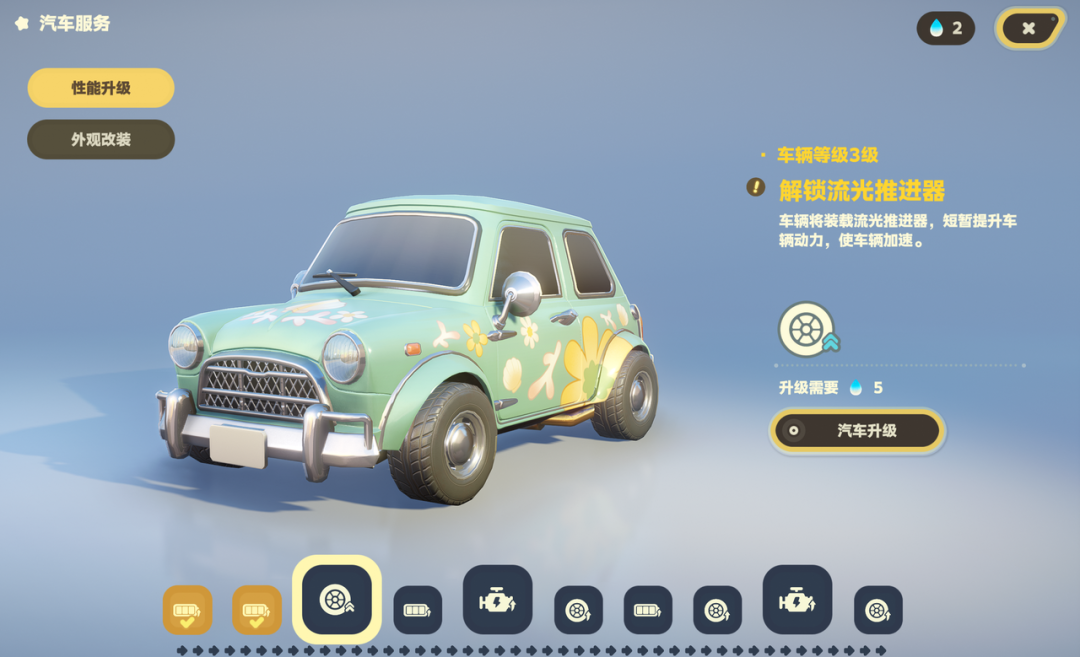Switch to the 性能升级 tab
Image resolution: width=1080 pixels, height=657 pixels.
point(101,88)
